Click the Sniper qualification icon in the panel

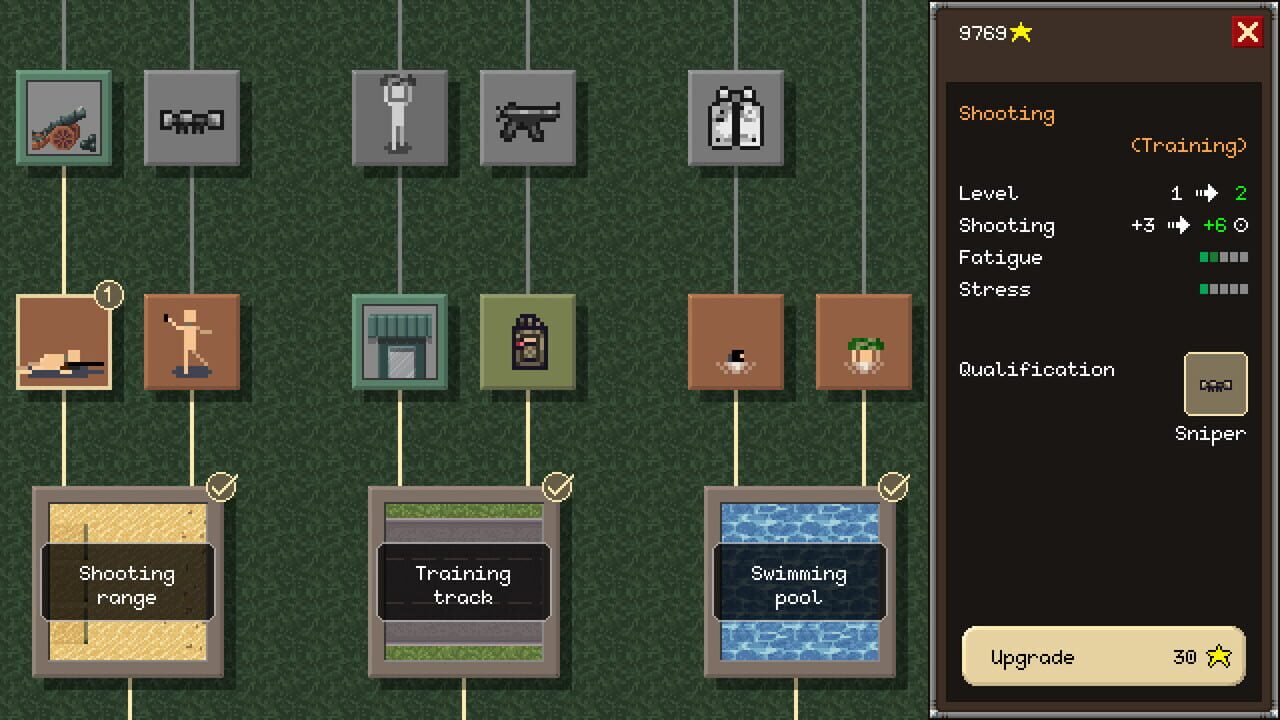1215,383
